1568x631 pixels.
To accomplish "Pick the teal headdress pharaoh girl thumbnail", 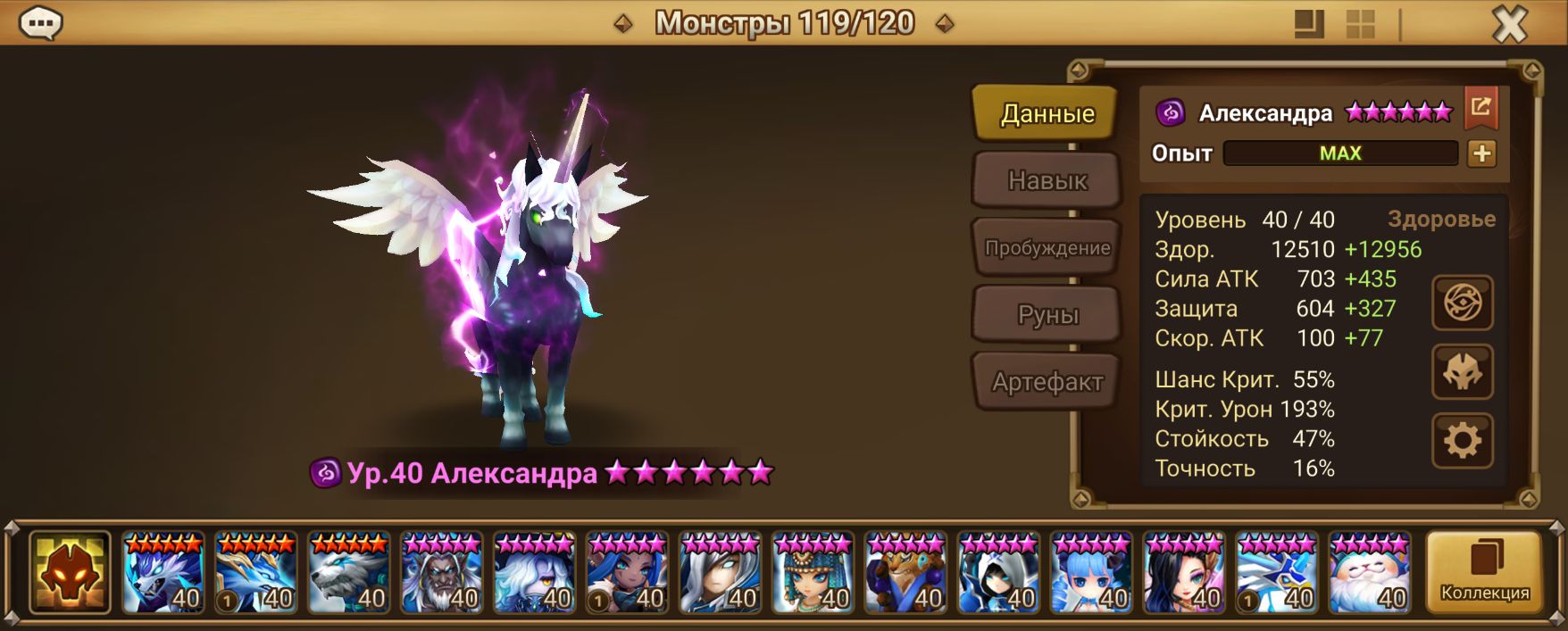I will (813, 573).
